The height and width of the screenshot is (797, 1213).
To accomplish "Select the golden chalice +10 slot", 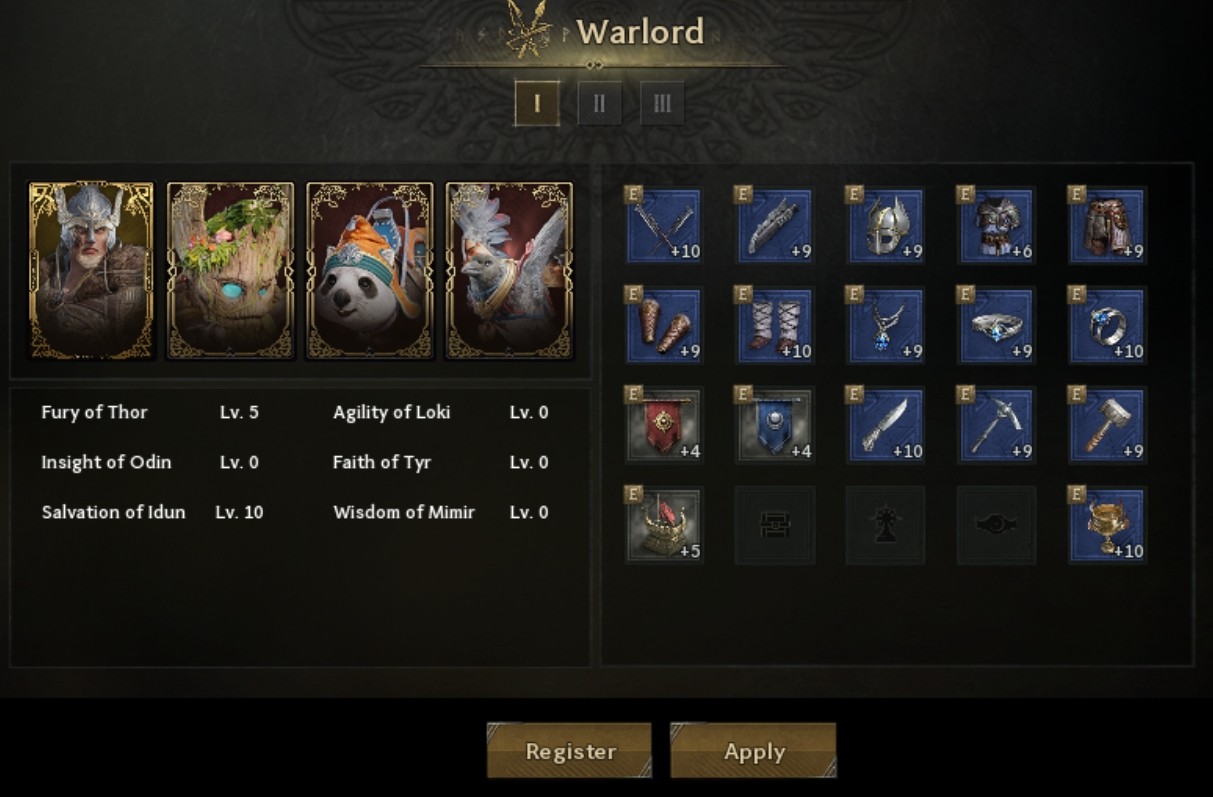I will click(x=1107, y=526).
